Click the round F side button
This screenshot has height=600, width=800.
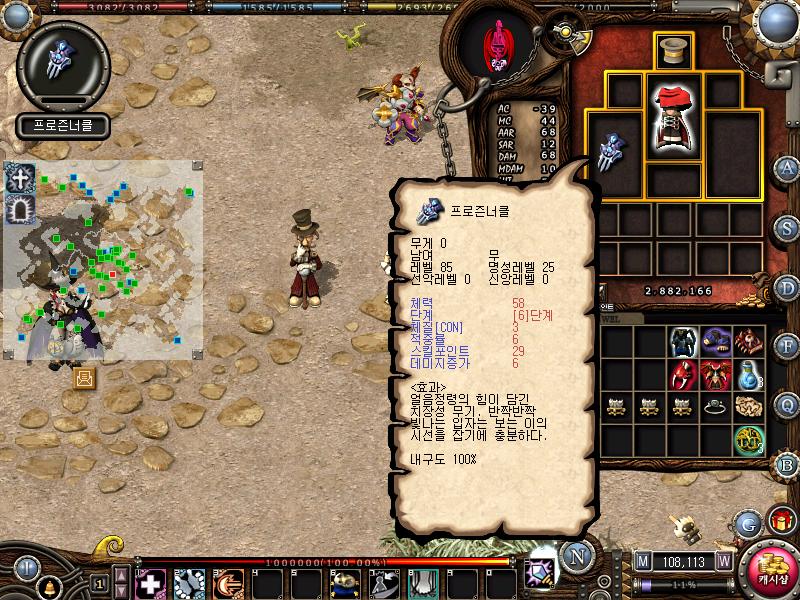coord(788,346)
